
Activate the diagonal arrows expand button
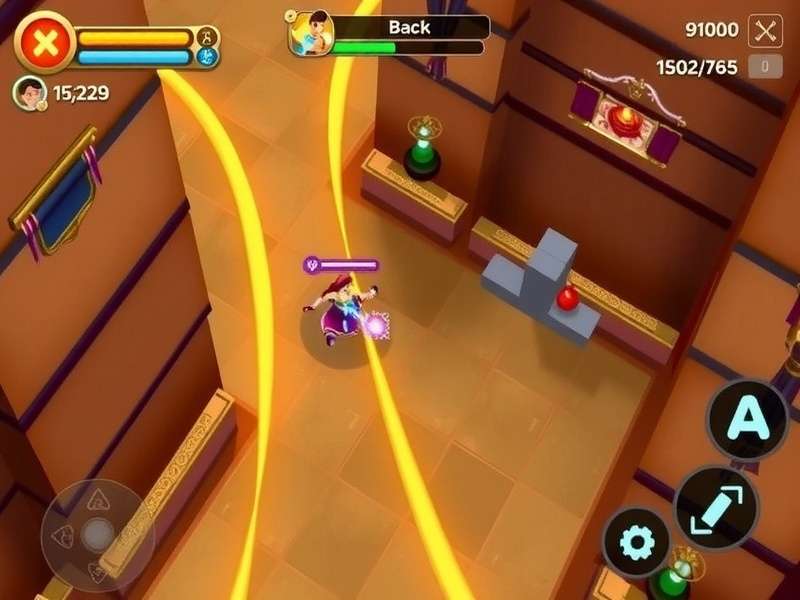pos(716,507)
